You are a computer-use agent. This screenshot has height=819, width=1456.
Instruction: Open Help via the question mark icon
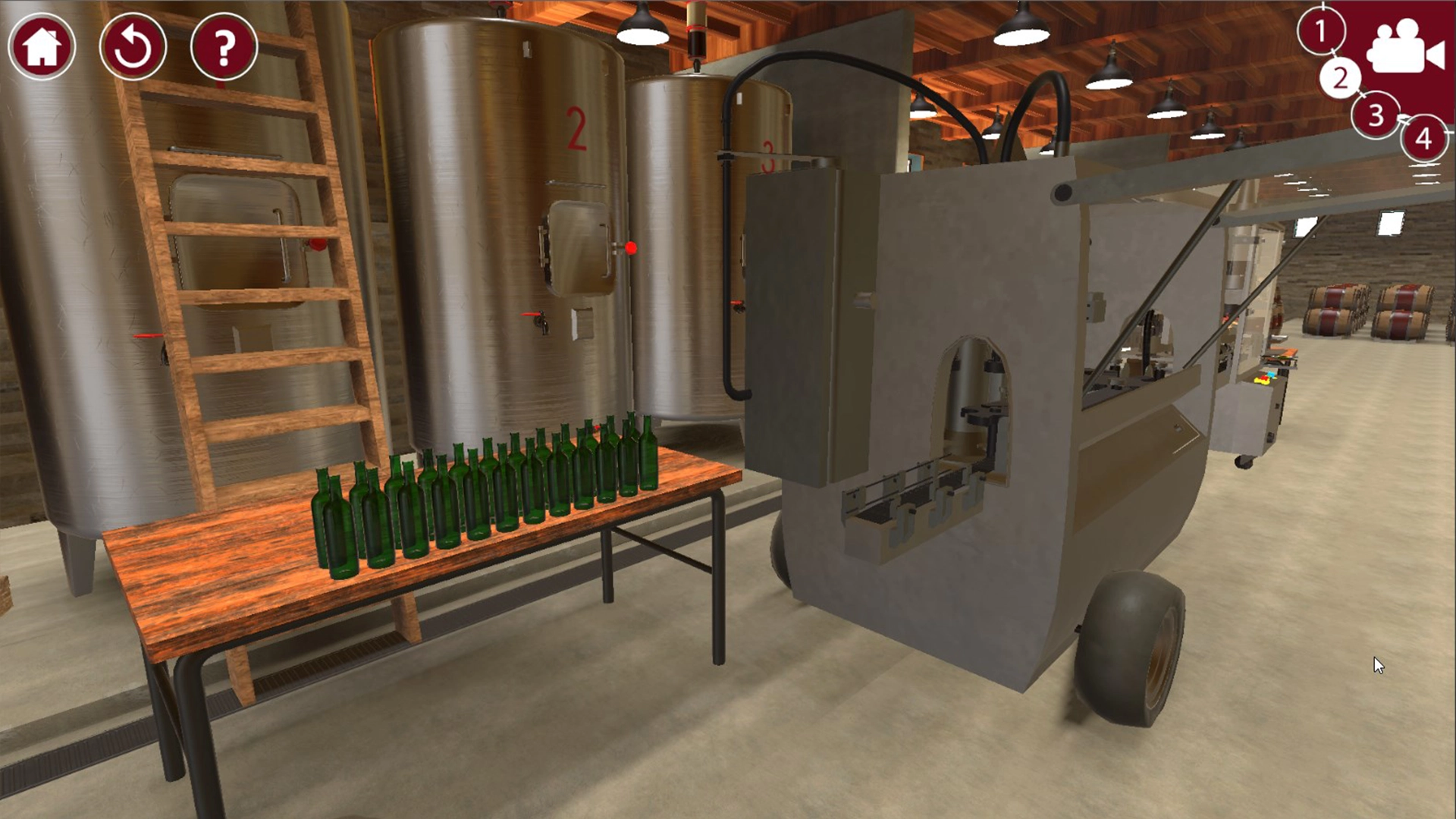point(221,47)
